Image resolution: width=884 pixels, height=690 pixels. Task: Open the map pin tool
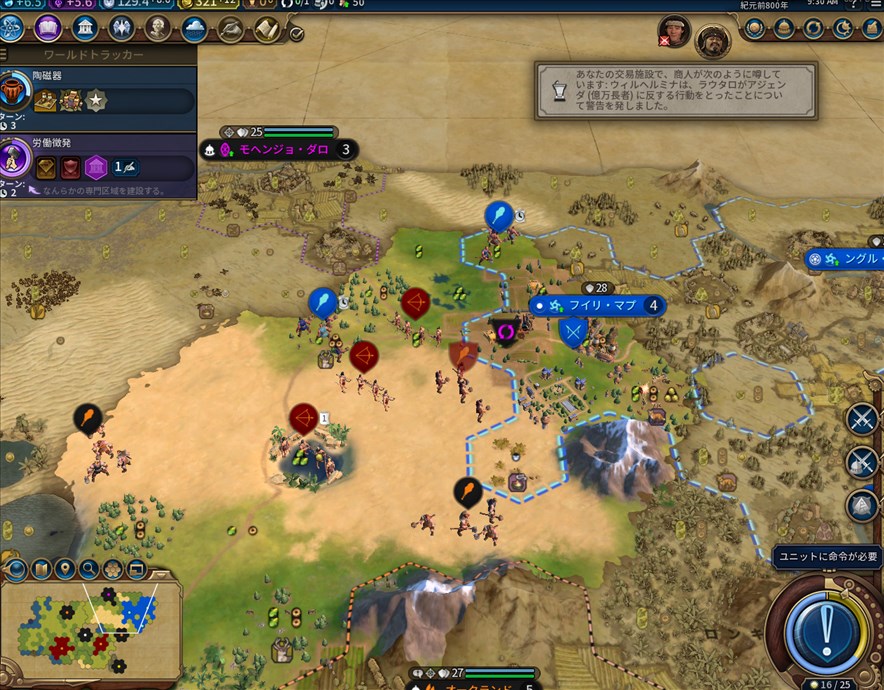tap(65, 571)
